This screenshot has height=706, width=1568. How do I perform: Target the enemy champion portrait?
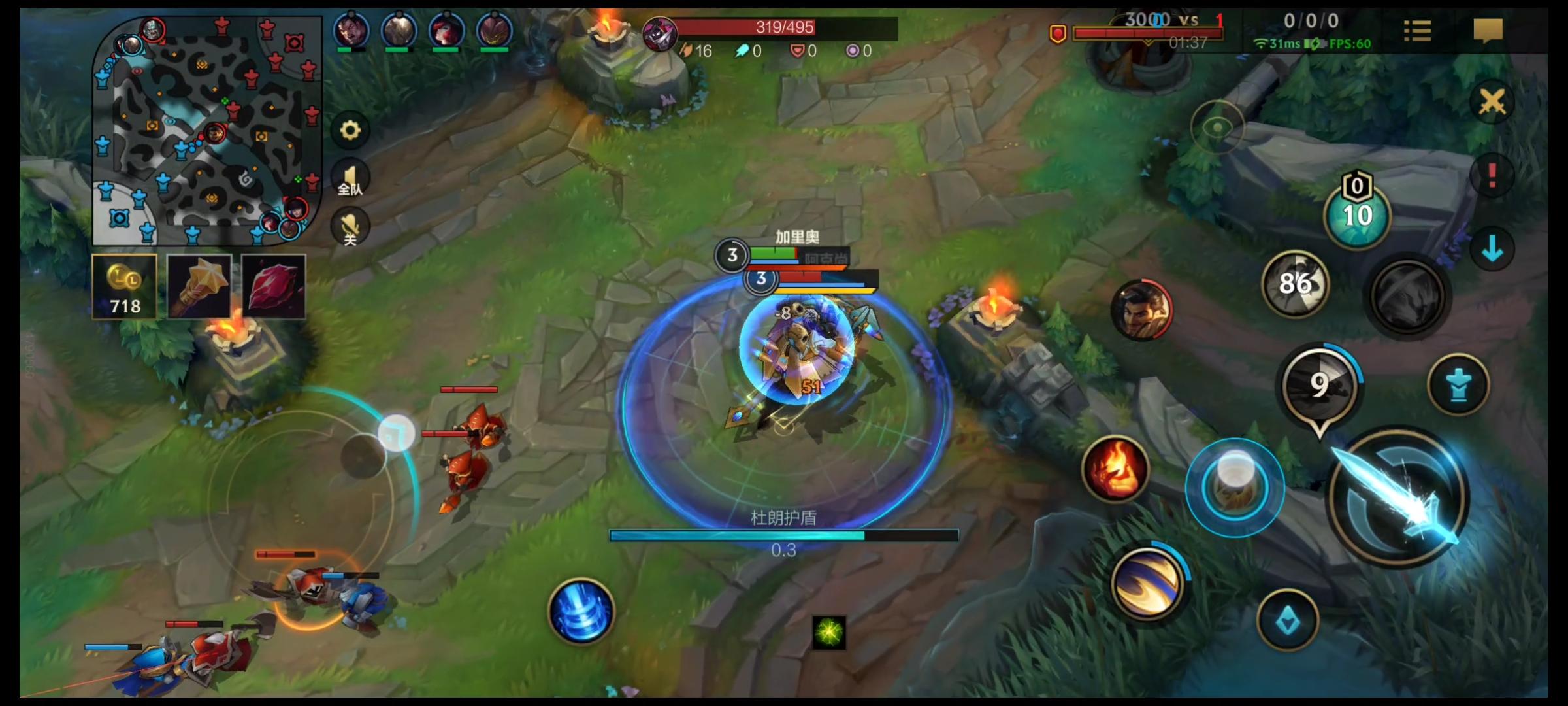[1141, 311]
